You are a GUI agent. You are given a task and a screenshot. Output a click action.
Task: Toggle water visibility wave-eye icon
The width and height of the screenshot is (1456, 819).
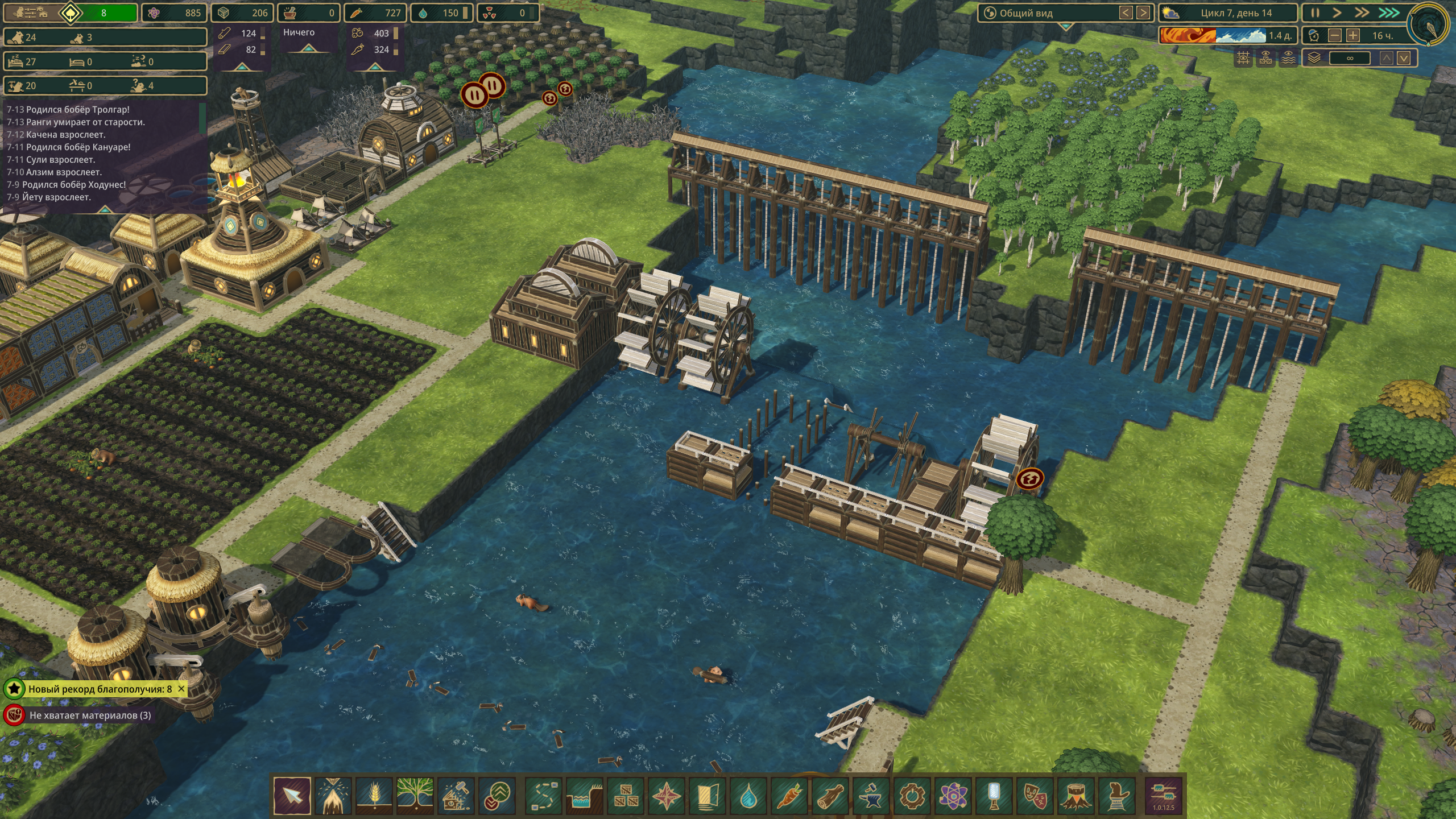coord(1288,58)
